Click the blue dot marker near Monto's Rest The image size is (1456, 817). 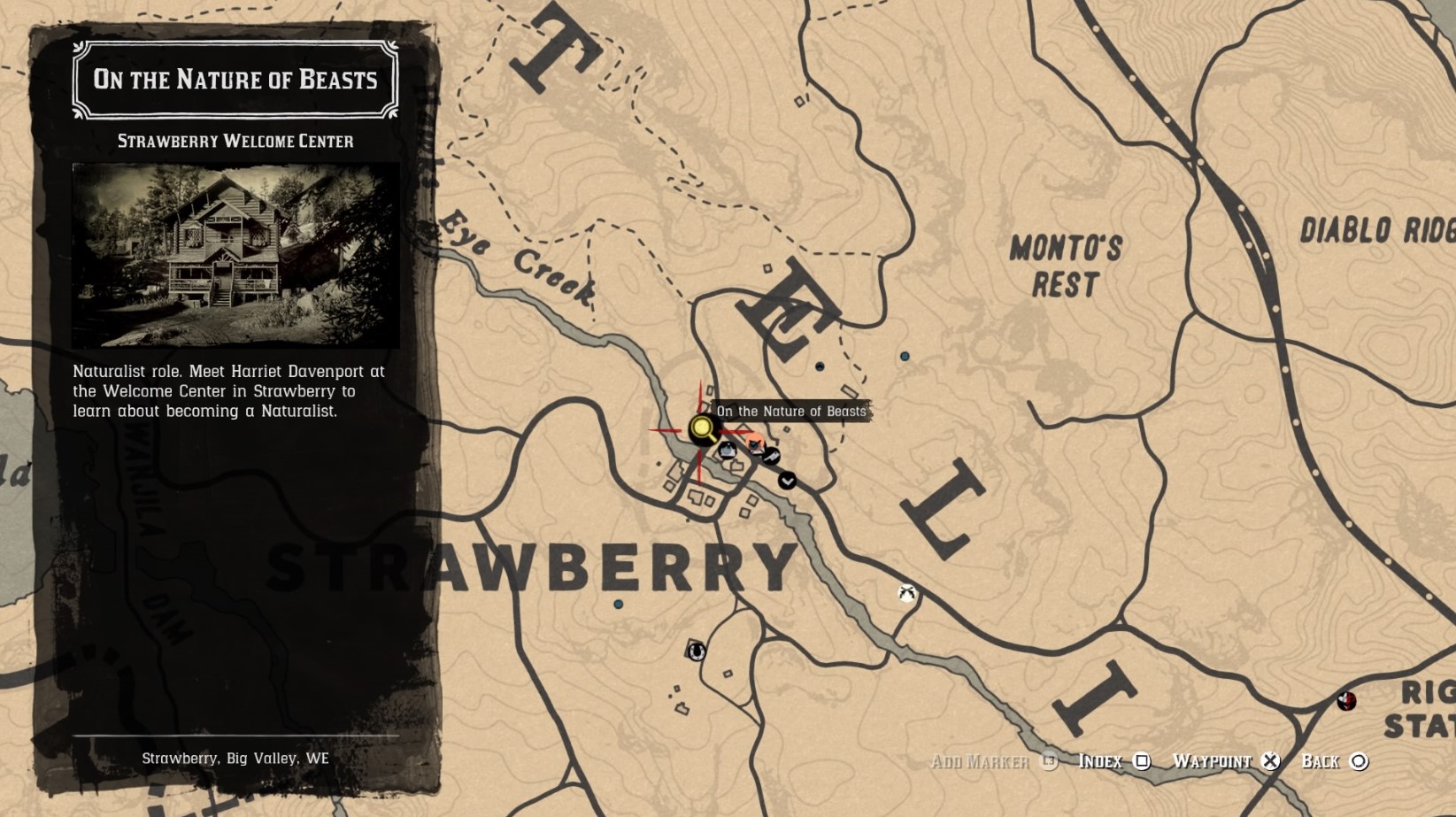(x=904, y=357)
